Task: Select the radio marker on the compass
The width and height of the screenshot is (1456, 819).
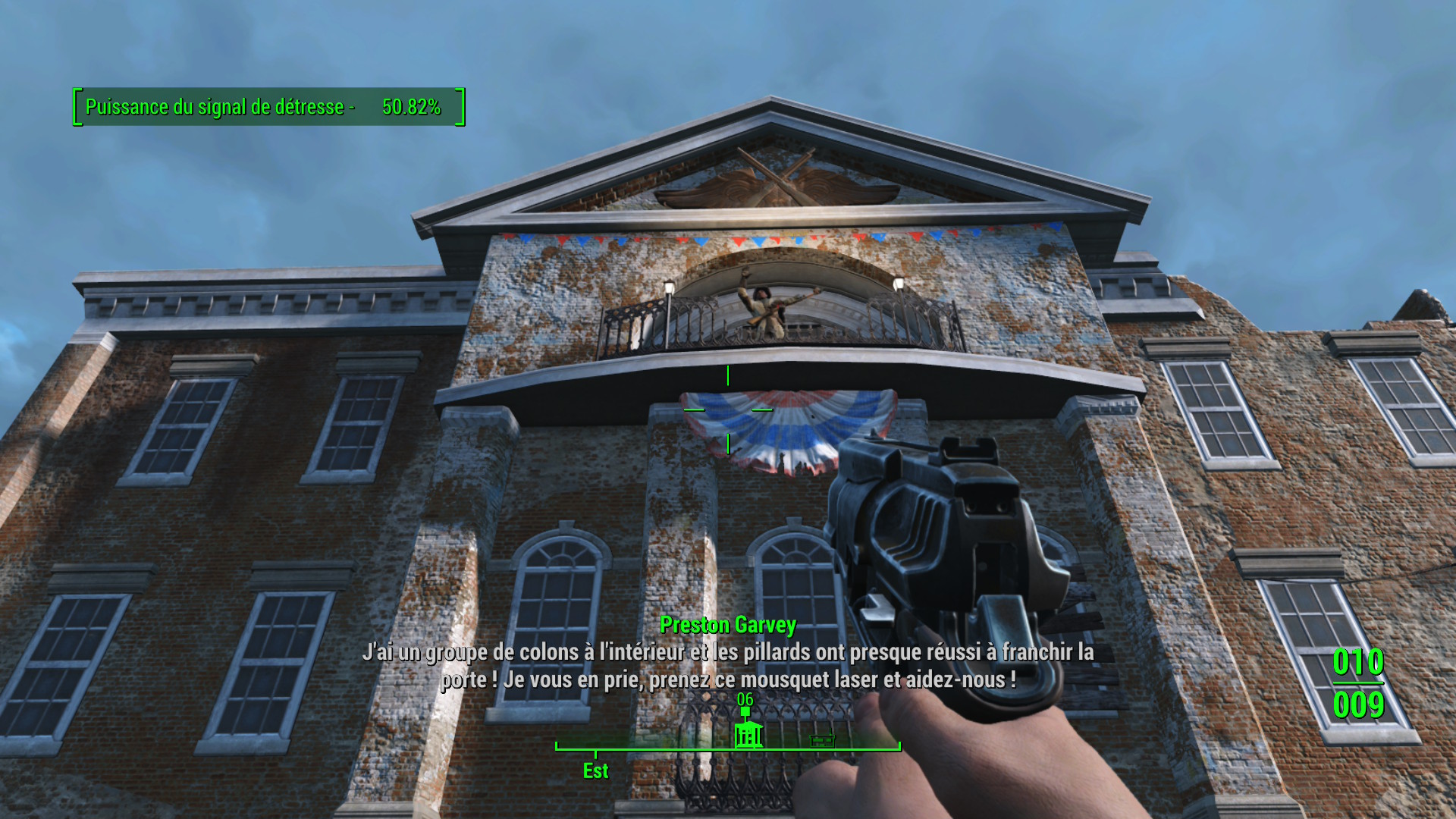Action: tap(822, 740)
